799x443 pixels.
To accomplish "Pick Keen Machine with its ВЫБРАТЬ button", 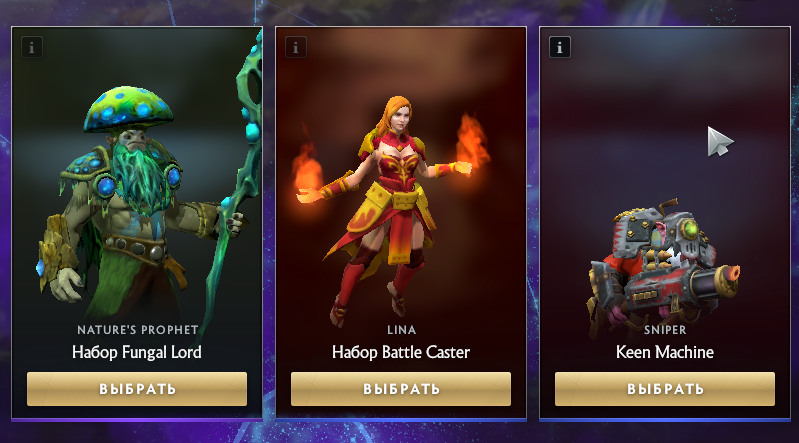I will coord(665,389).
